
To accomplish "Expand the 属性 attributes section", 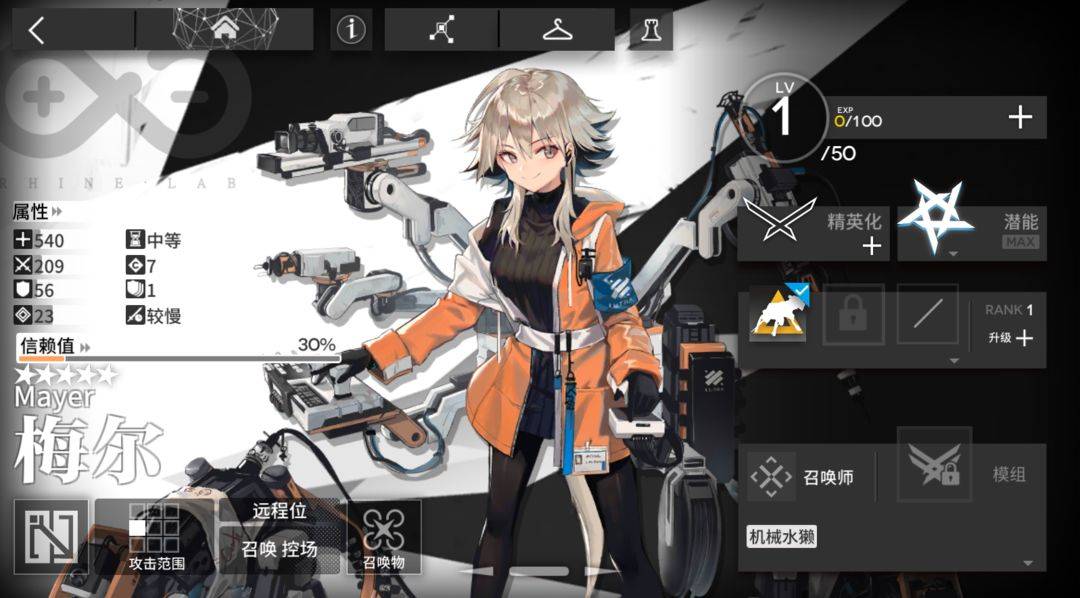I will click(37, 212).
